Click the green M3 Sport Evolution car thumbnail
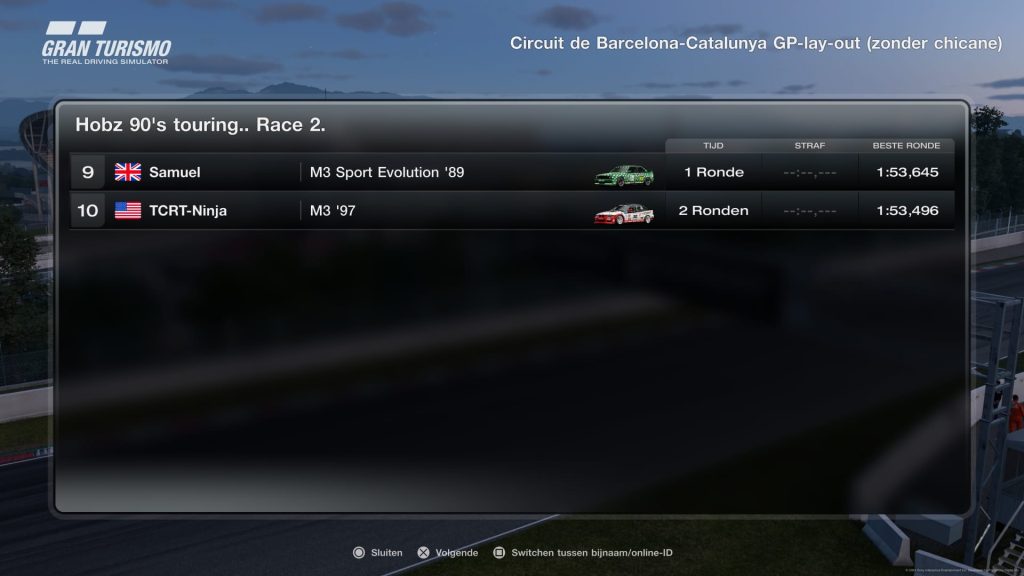Viewport: 1024px width, 576px height. (x=624, y=174)
